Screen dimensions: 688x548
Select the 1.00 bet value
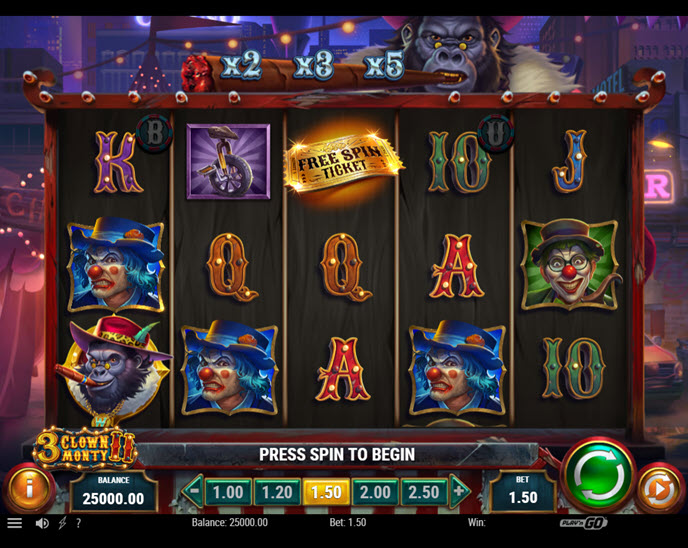(x=229, y=492)
